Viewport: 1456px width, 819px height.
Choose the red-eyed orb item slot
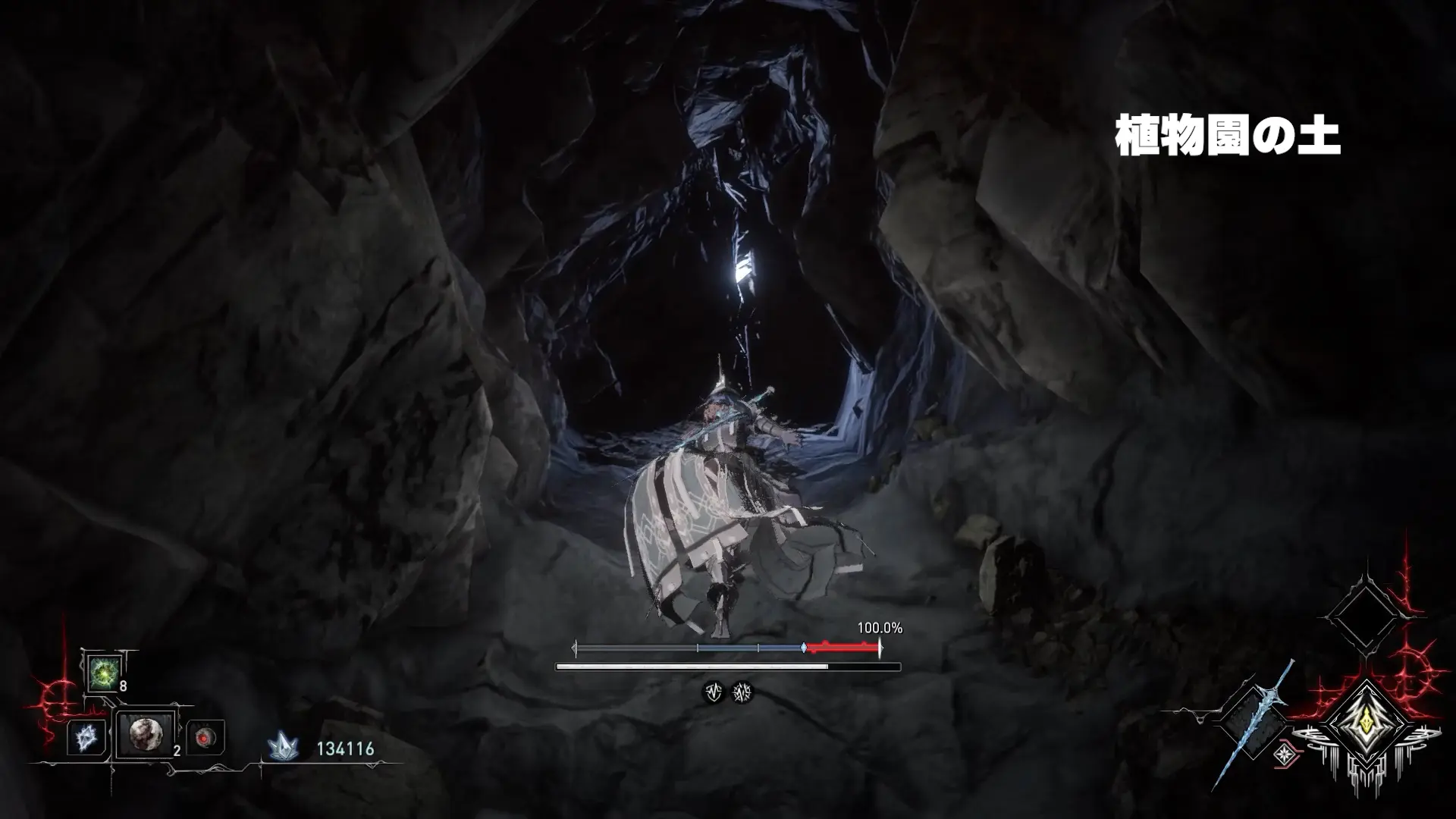coord(205,737)
